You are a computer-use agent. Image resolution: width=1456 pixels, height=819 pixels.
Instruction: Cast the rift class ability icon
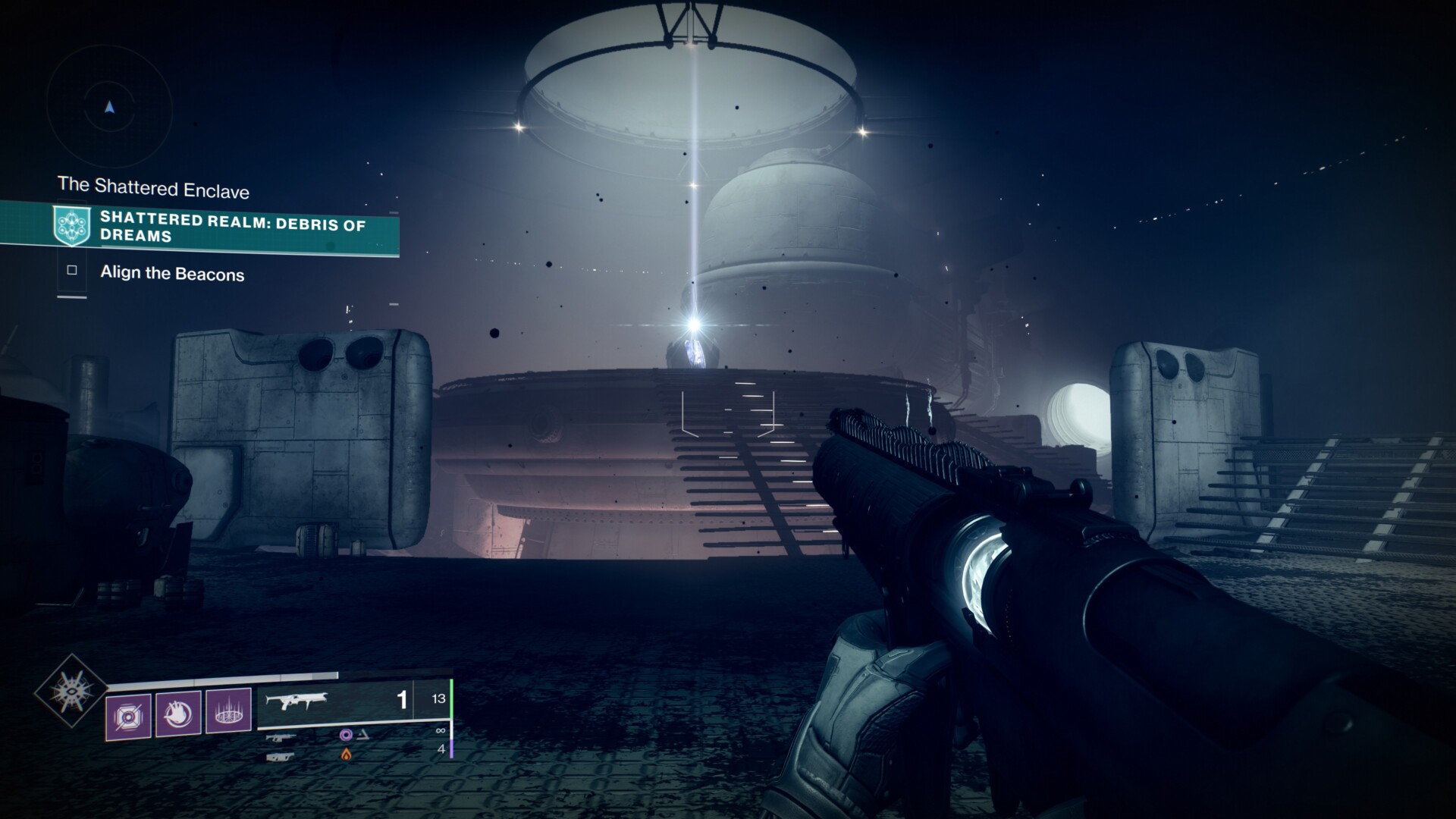click(x=228, y=711)
